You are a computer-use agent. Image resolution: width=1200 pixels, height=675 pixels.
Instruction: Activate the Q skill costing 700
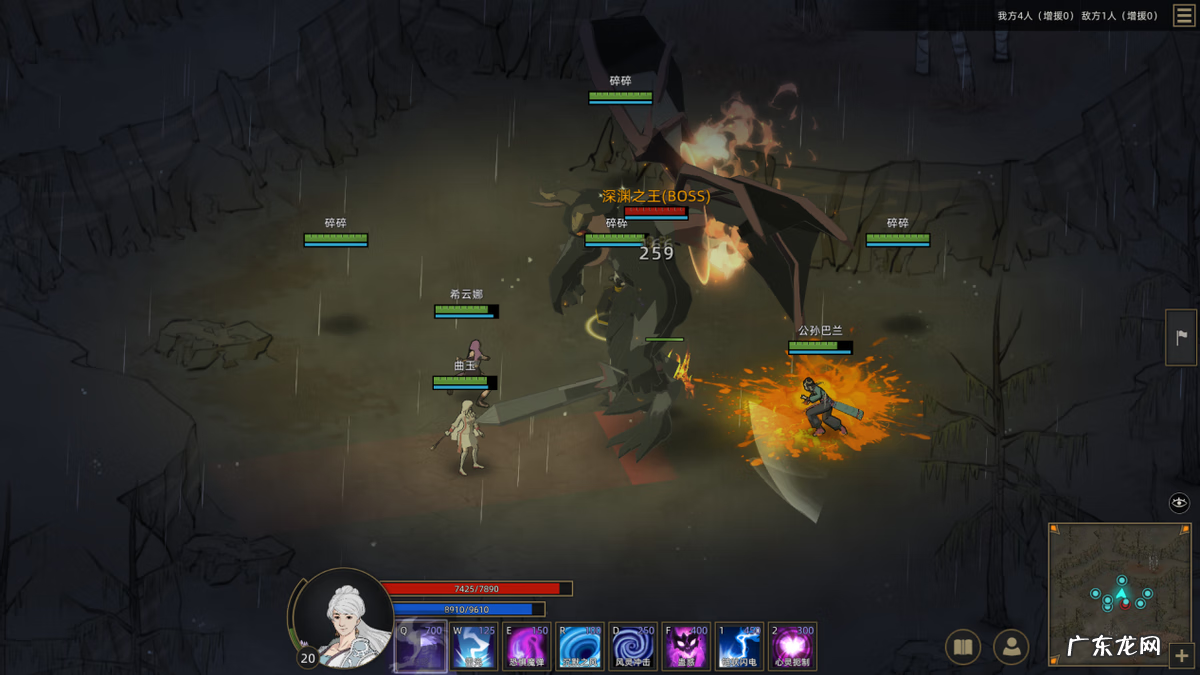[420, 646]
